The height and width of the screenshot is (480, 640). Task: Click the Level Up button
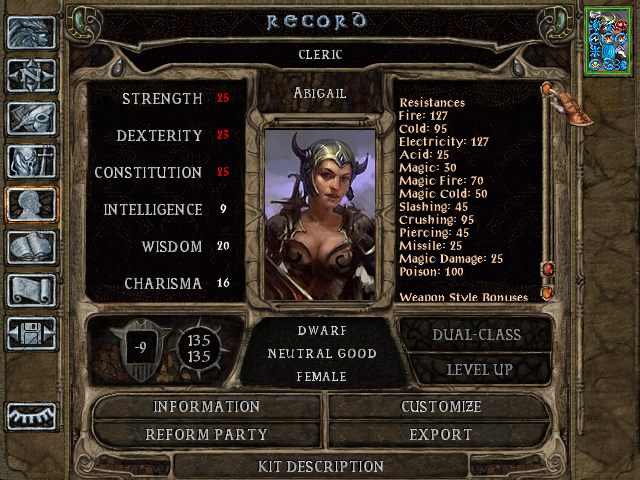474,369
